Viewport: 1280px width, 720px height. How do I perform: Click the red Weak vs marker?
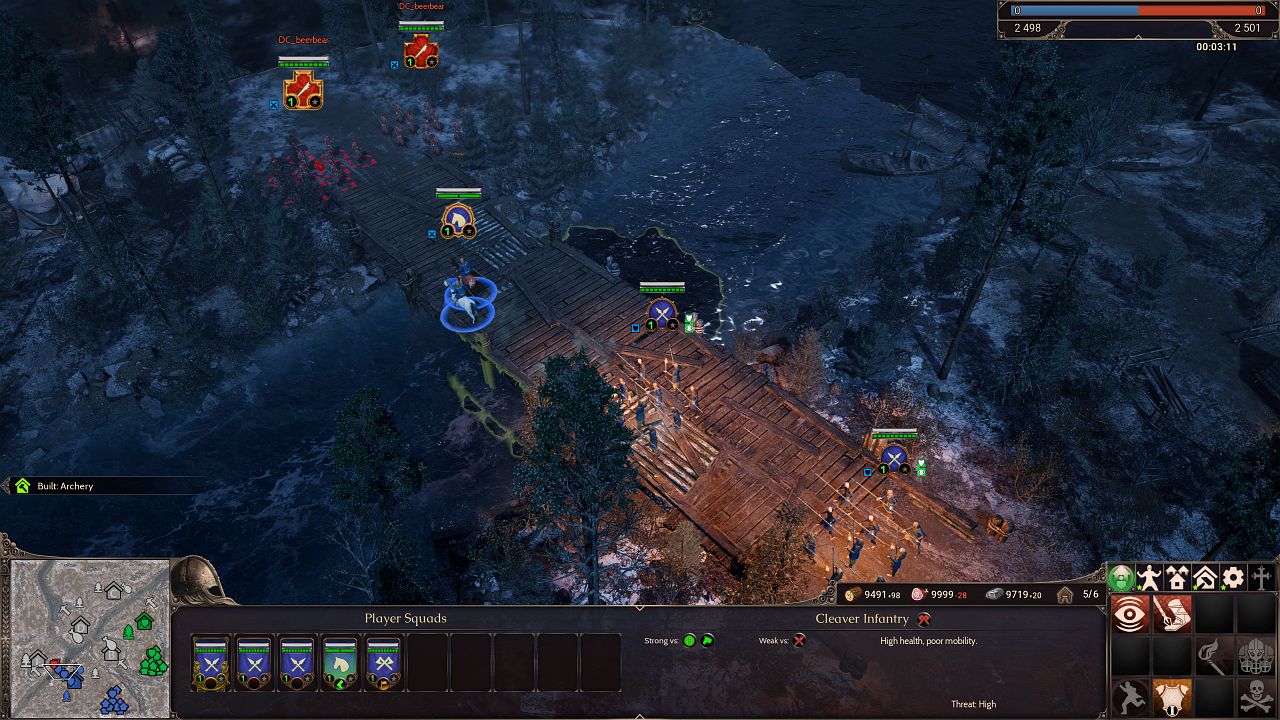pos(797,640)
